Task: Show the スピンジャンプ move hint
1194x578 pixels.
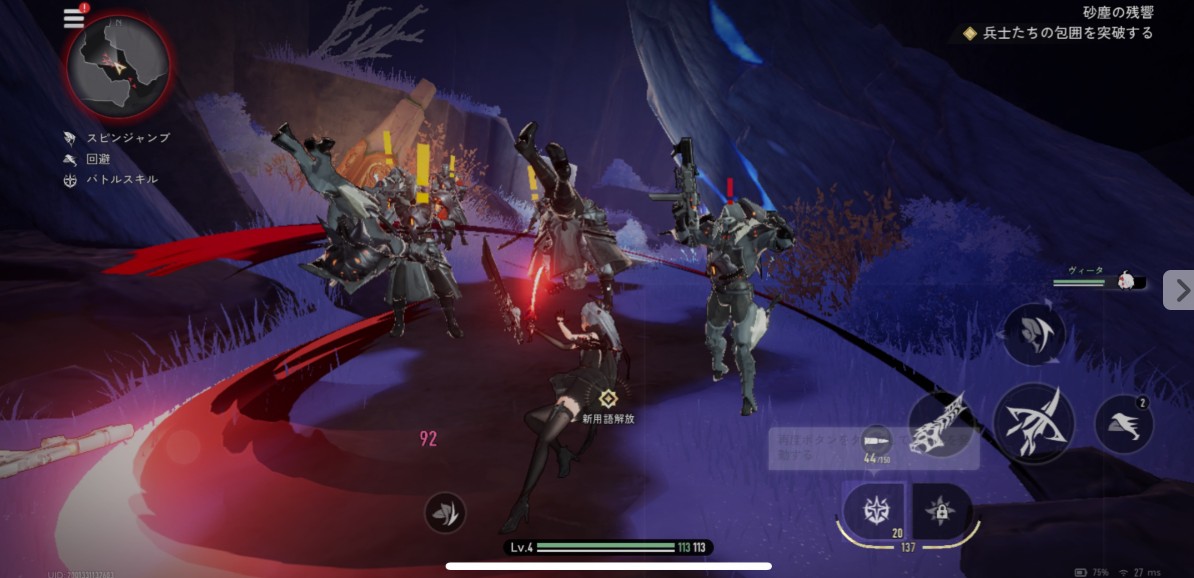Action: coord(117,138)
